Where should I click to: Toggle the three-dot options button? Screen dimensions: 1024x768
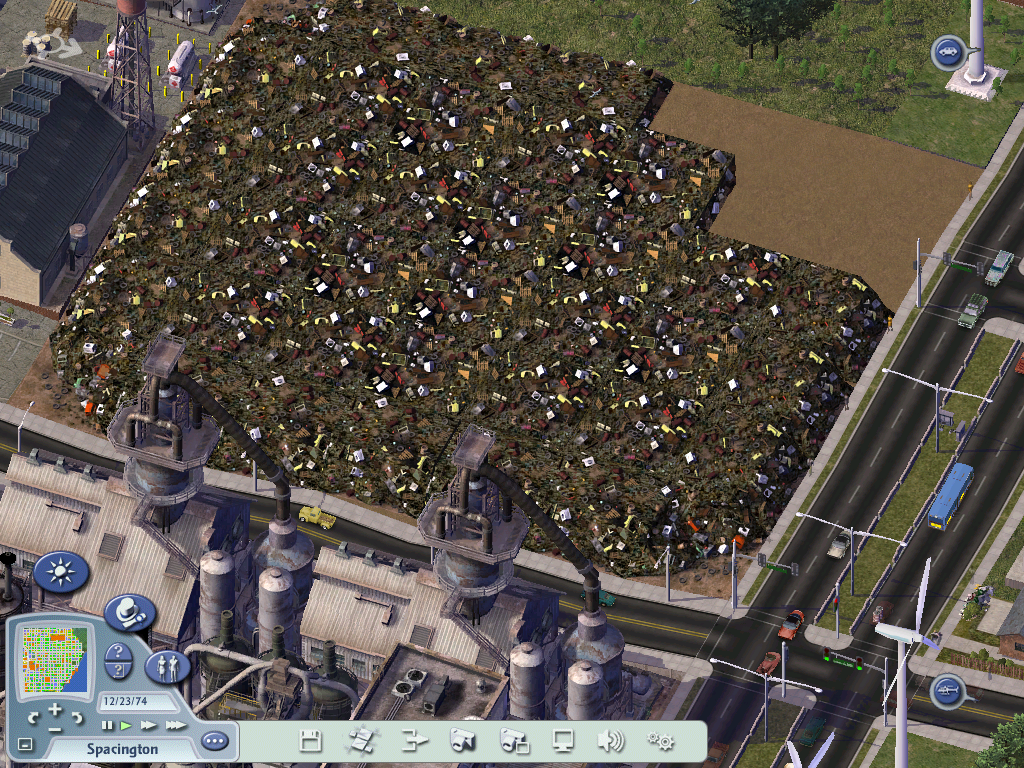[x=214, y=741]
